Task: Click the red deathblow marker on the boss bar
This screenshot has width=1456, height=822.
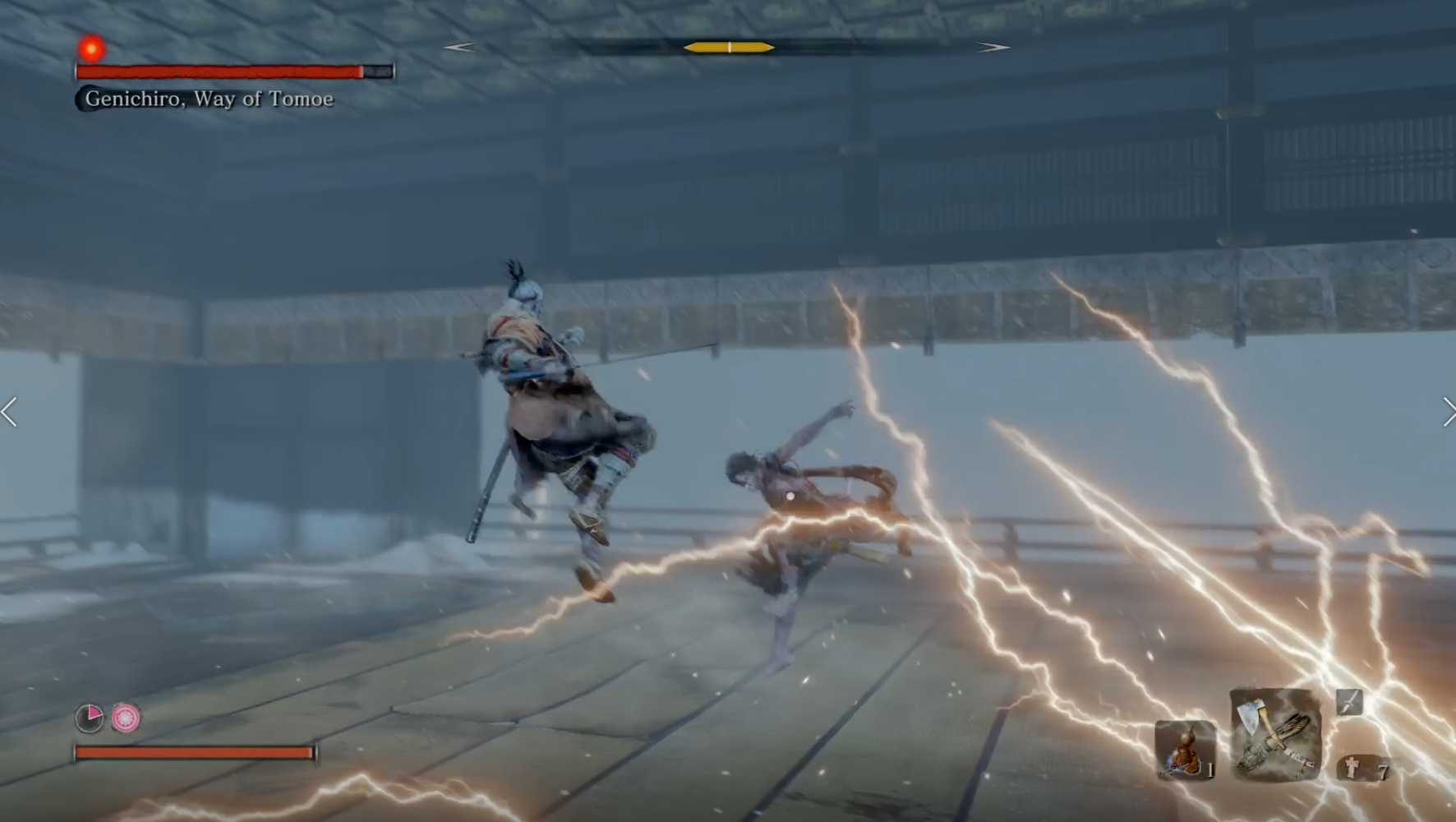Action: 90,48
